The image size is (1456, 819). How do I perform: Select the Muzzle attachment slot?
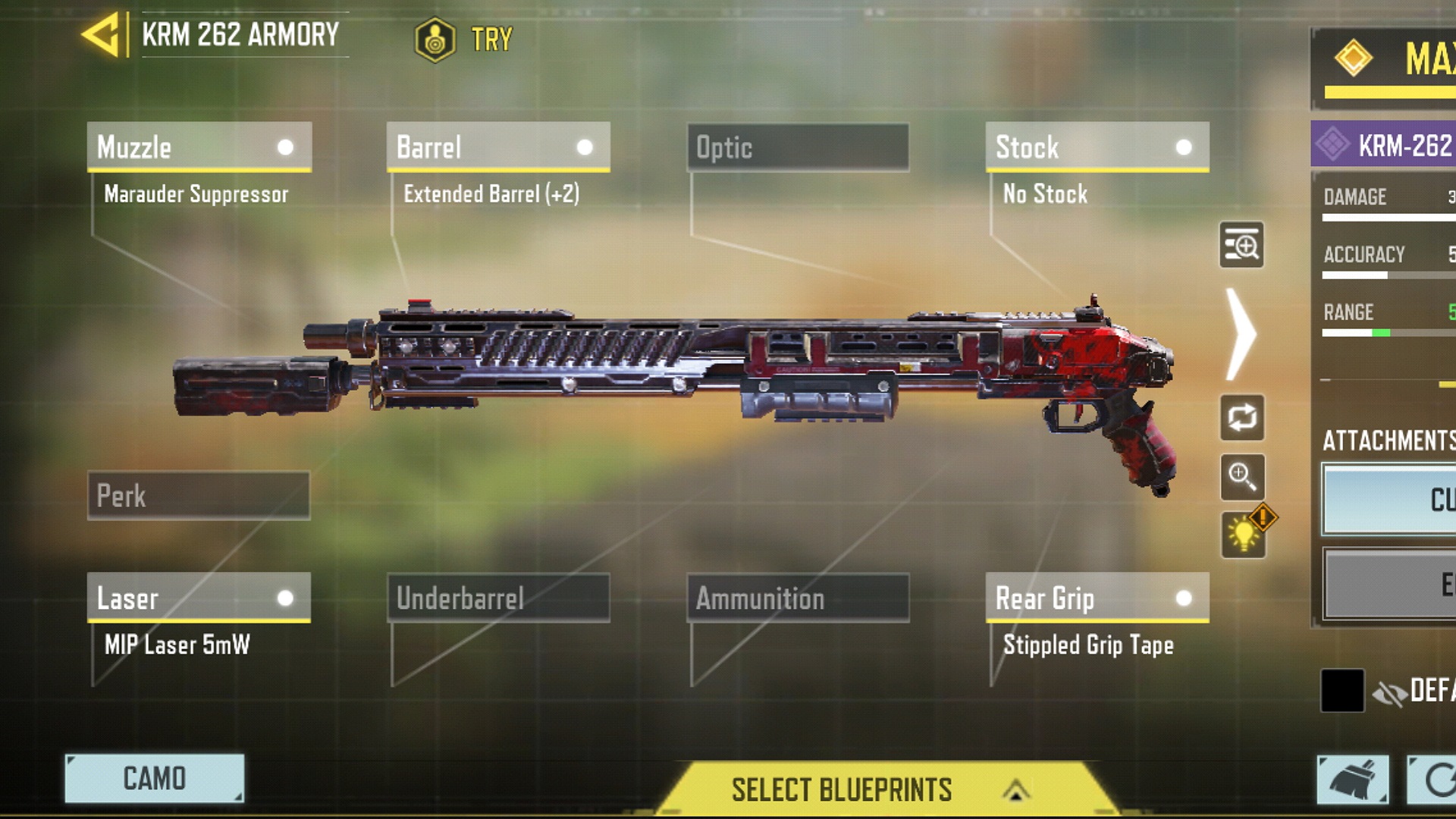click(199, 147)
